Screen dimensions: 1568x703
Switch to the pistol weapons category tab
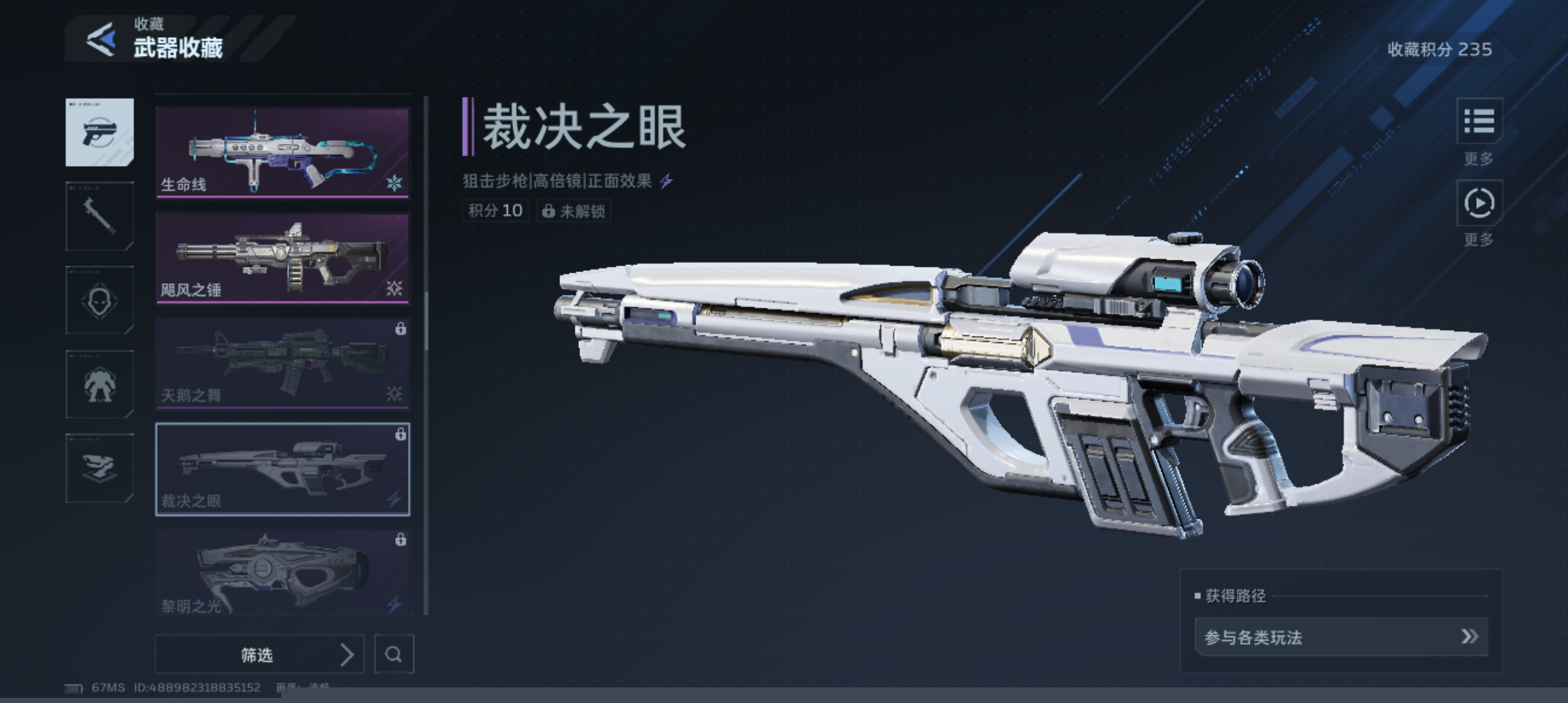click(100, 132)
